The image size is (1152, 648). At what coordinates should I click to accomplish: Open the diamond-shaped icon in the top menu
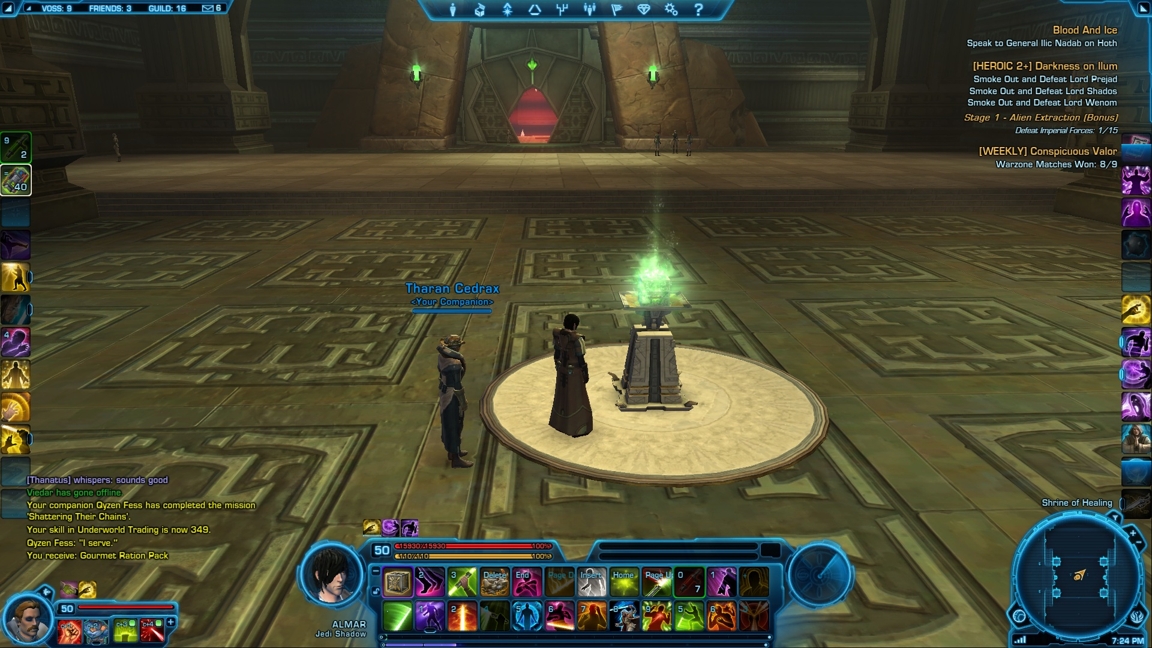coord(643,10)
